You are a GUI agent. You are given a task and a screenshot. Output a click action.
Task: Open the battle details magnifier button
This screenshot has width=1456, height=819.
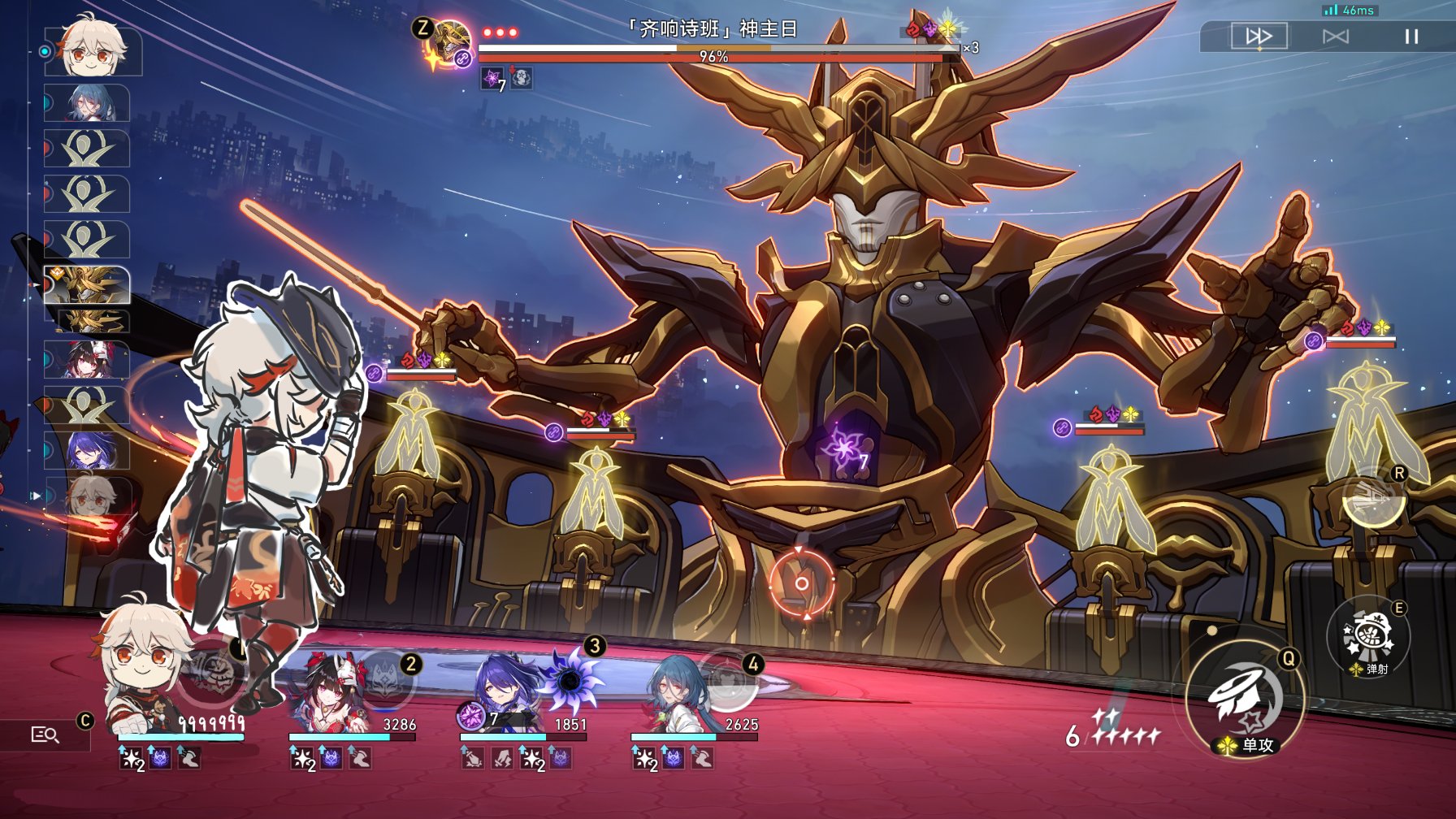coord(45,734)
